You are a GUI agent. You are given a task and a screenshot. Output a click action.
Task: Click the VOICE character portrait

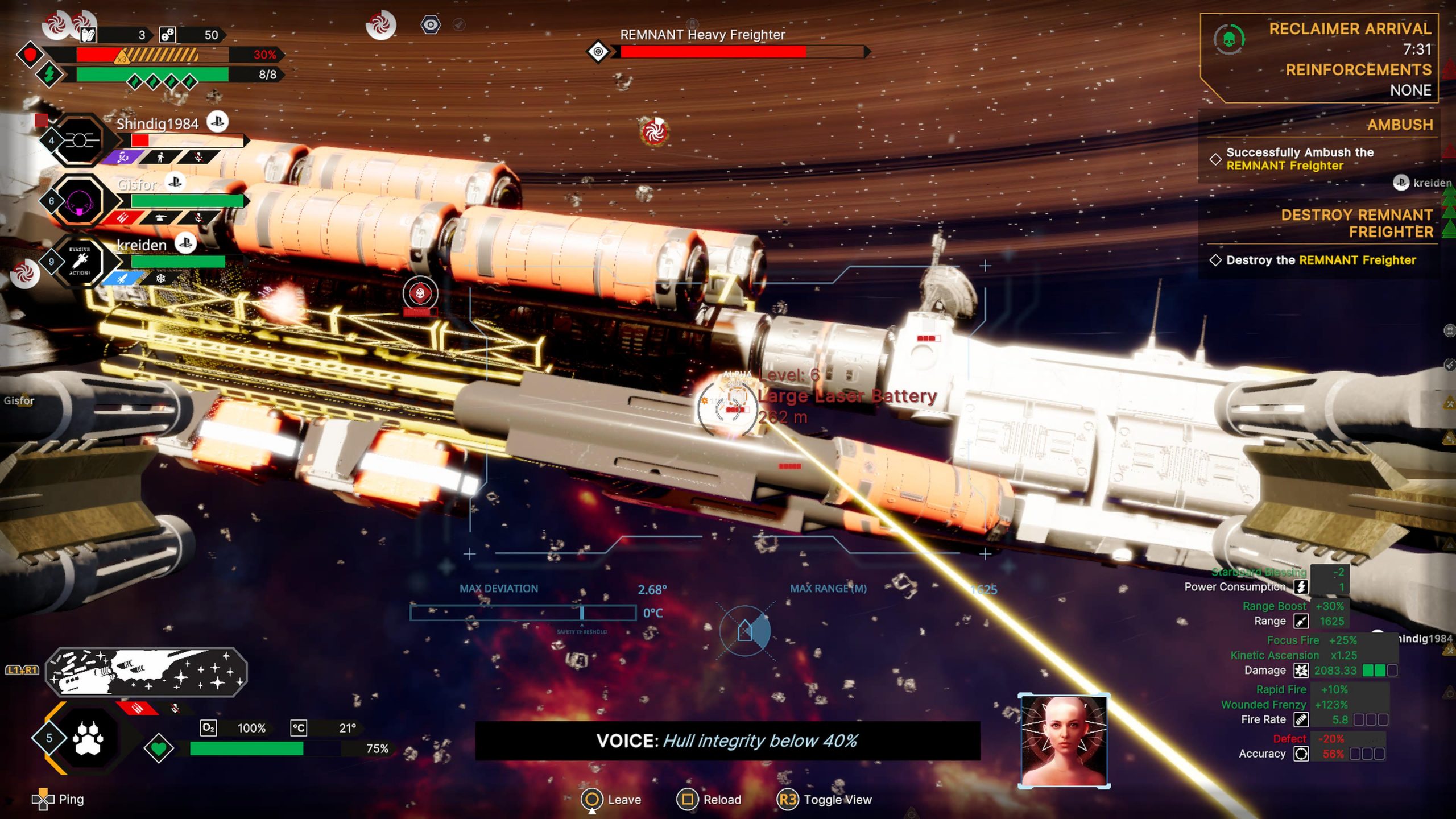click(x=1064, y=741)
